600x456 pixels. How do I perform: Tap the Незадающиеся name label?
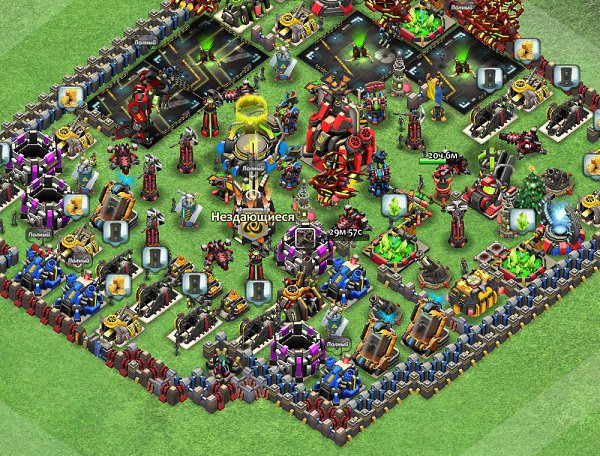tap(253, 216)
